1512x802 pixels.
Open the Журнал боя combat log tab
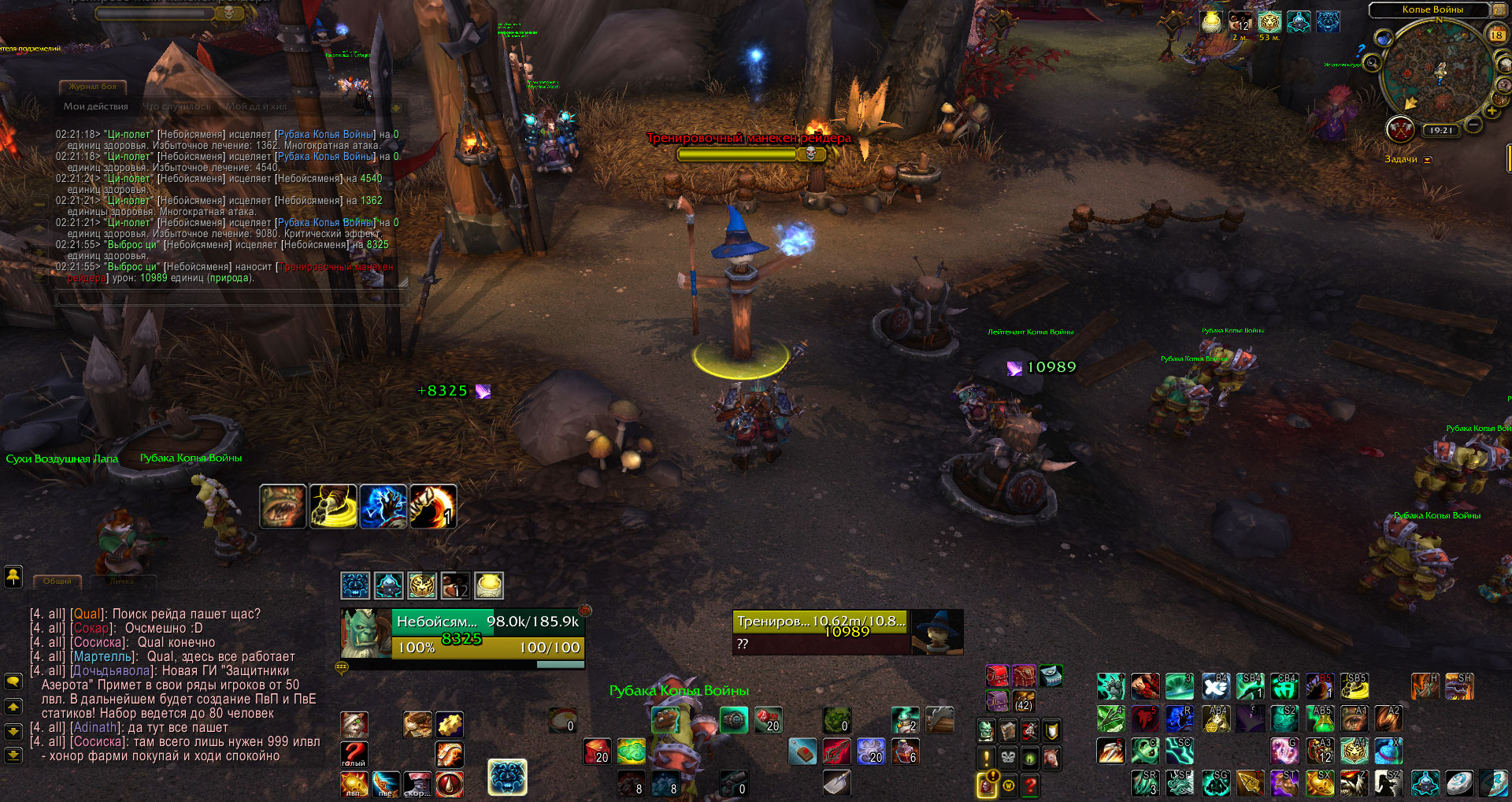click(92, 87)
